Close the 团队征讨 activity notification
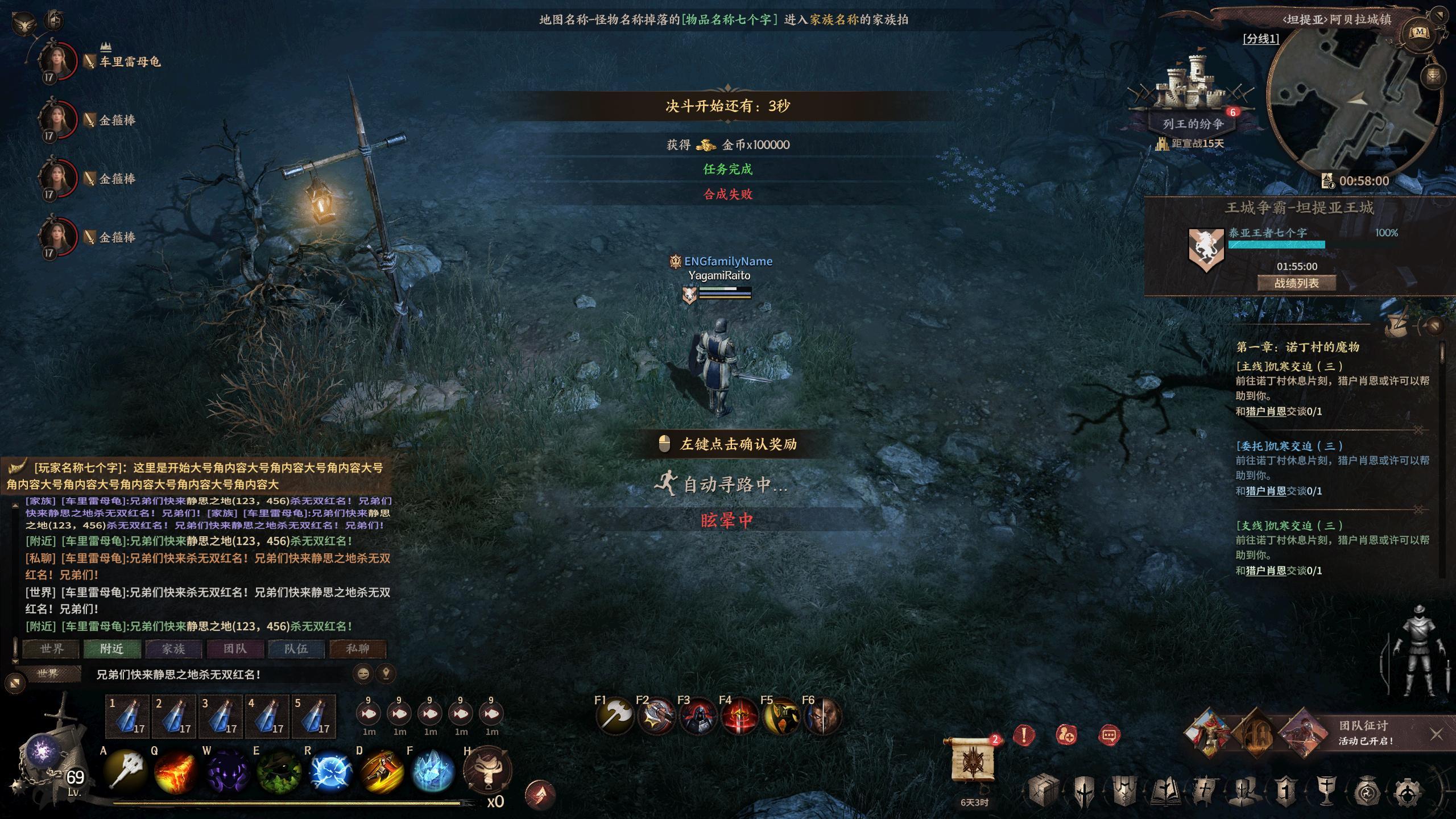Screen dimensions: 1456x819 [x=1436, y=734]
